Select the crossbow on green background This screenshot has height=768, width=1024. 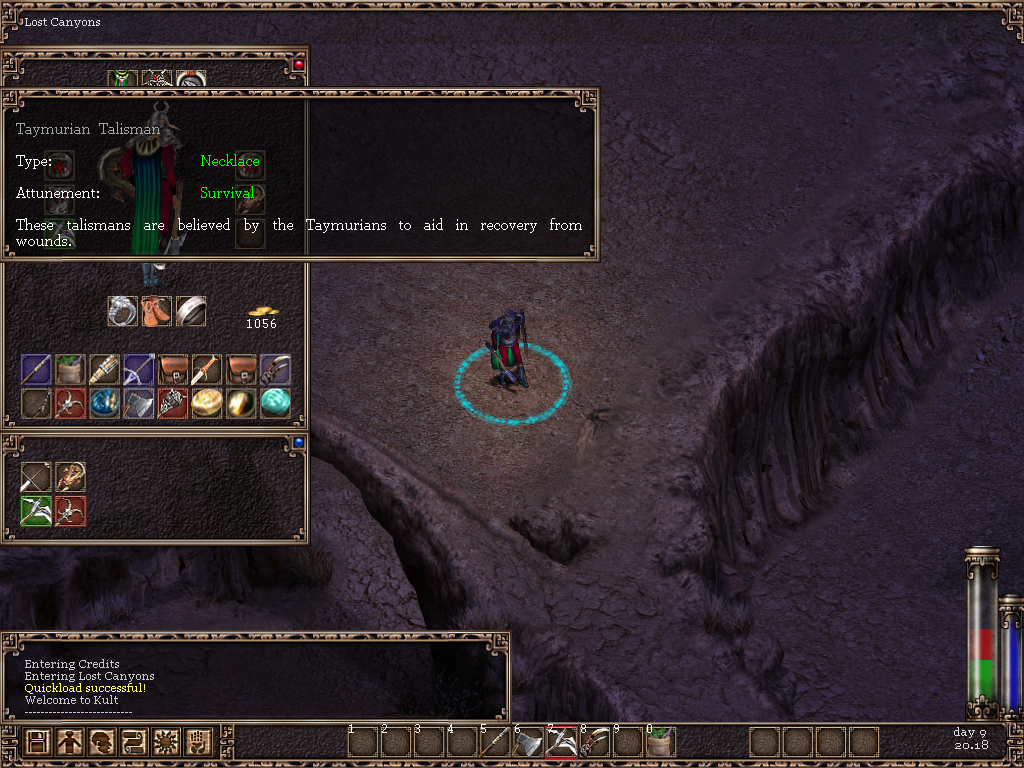pyautogui.click(x=36, y=511)
